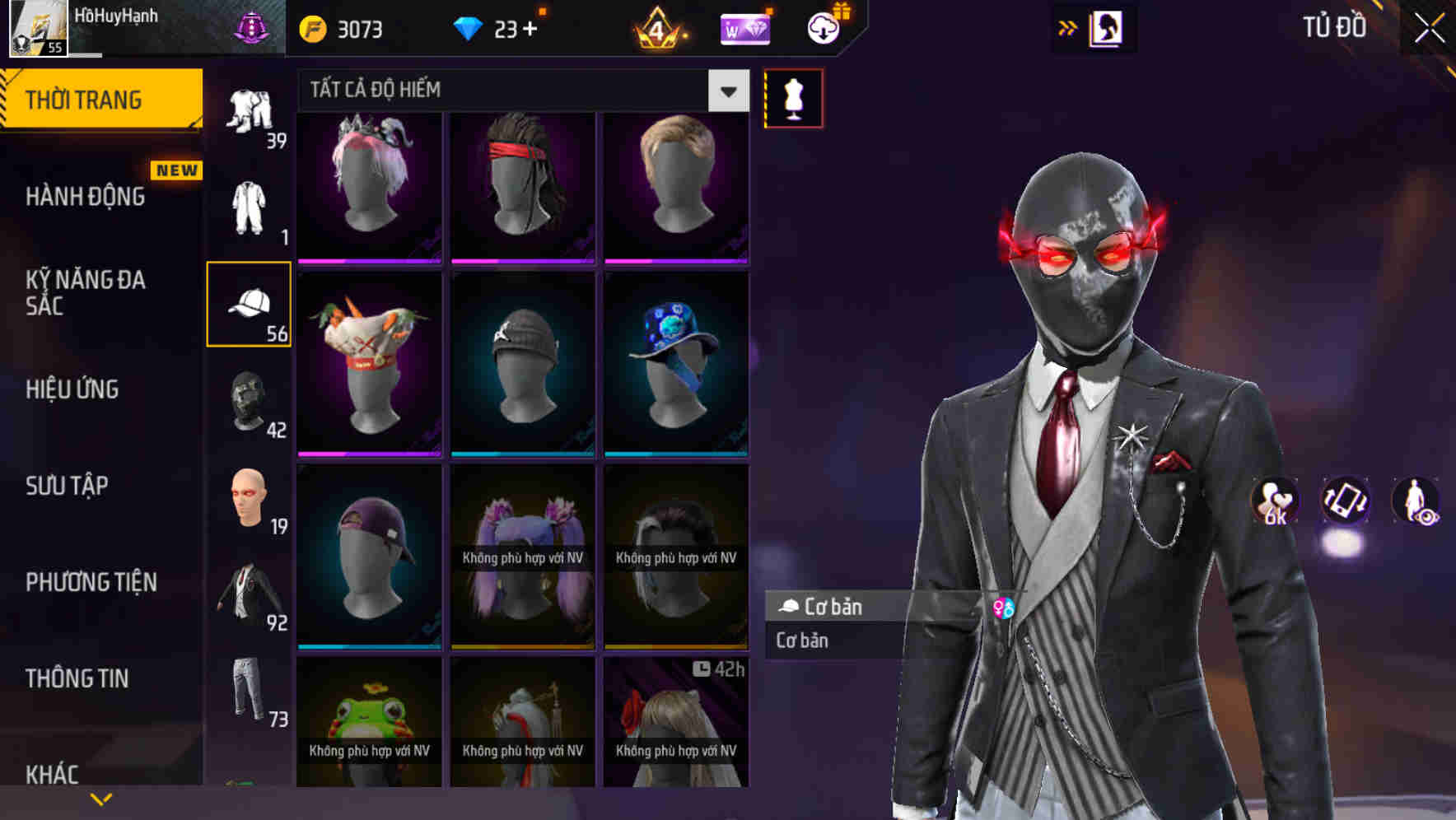This screenshot has height=820, width=1456.
Task: Click the gold coin balance showing 3073
Action: click(338, 28)
